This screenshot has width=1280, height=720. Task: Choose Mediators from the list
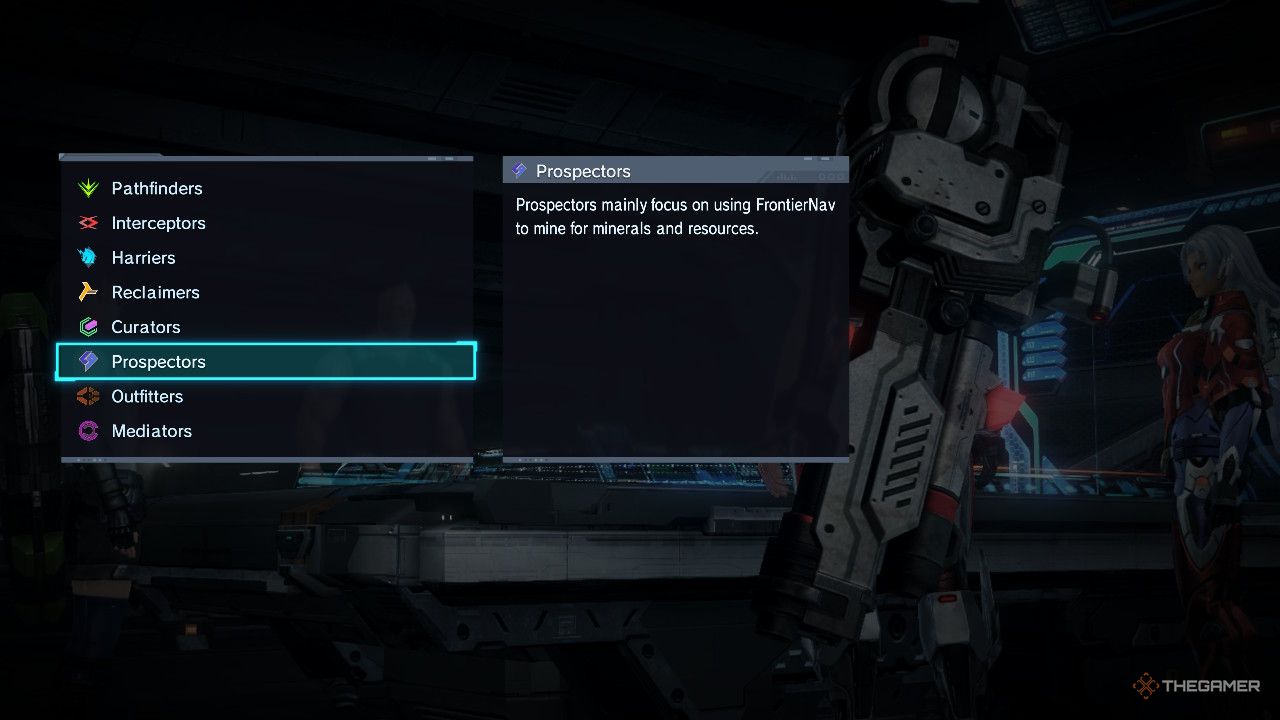tap(151, 431)
